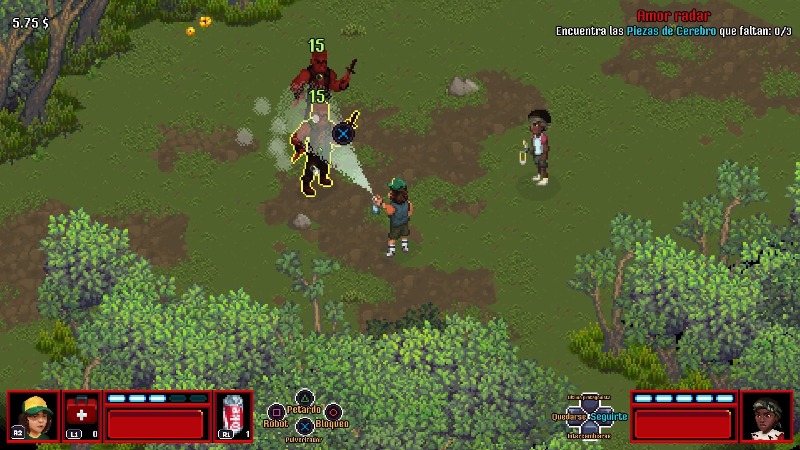
Task: Select the partner's character portrait
Action: [x=766, y=416]
